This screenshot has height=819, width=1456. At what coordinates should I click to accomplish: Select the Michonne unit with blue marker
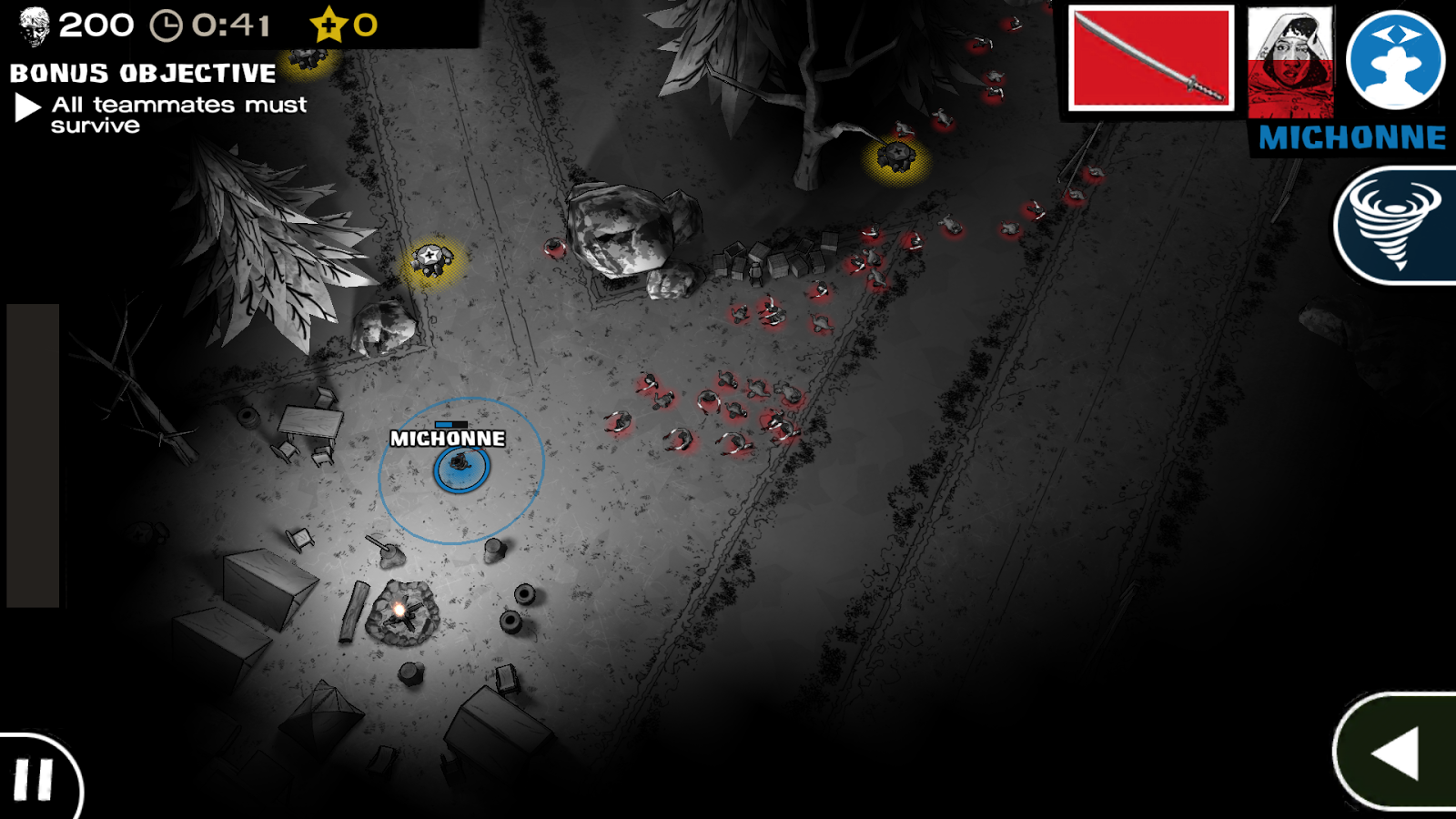[461, 468]
